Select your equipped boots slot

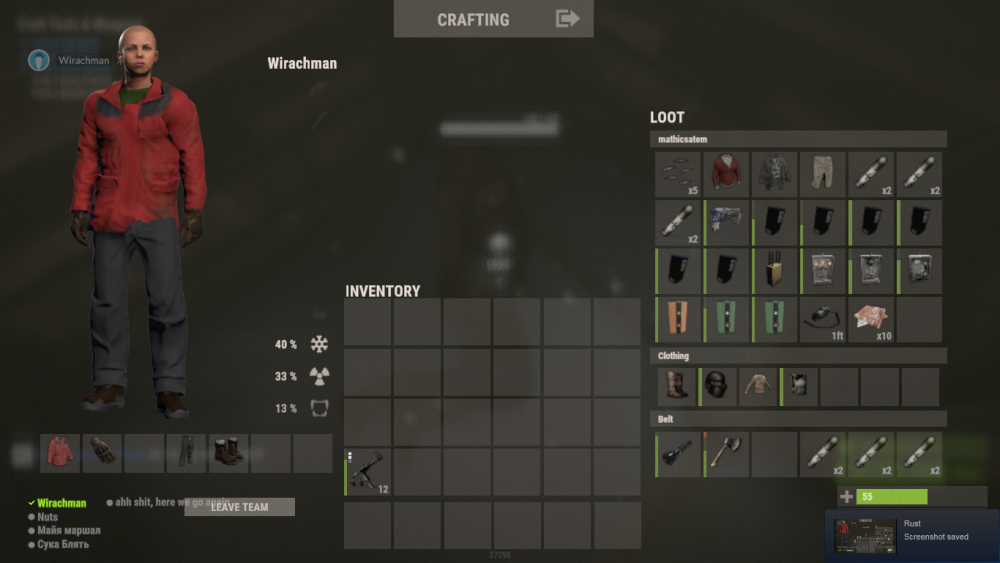(228, 452)
